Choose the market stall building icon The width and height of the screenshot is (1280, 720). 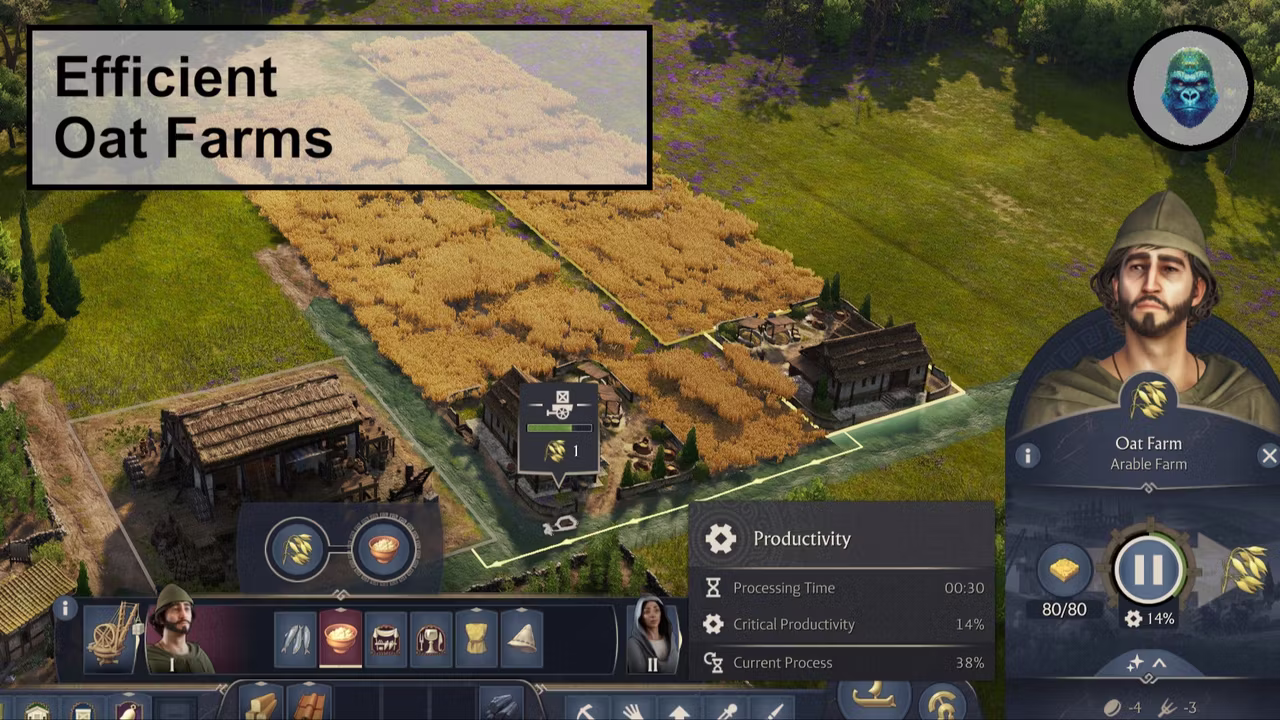click(x=386, y=639)
